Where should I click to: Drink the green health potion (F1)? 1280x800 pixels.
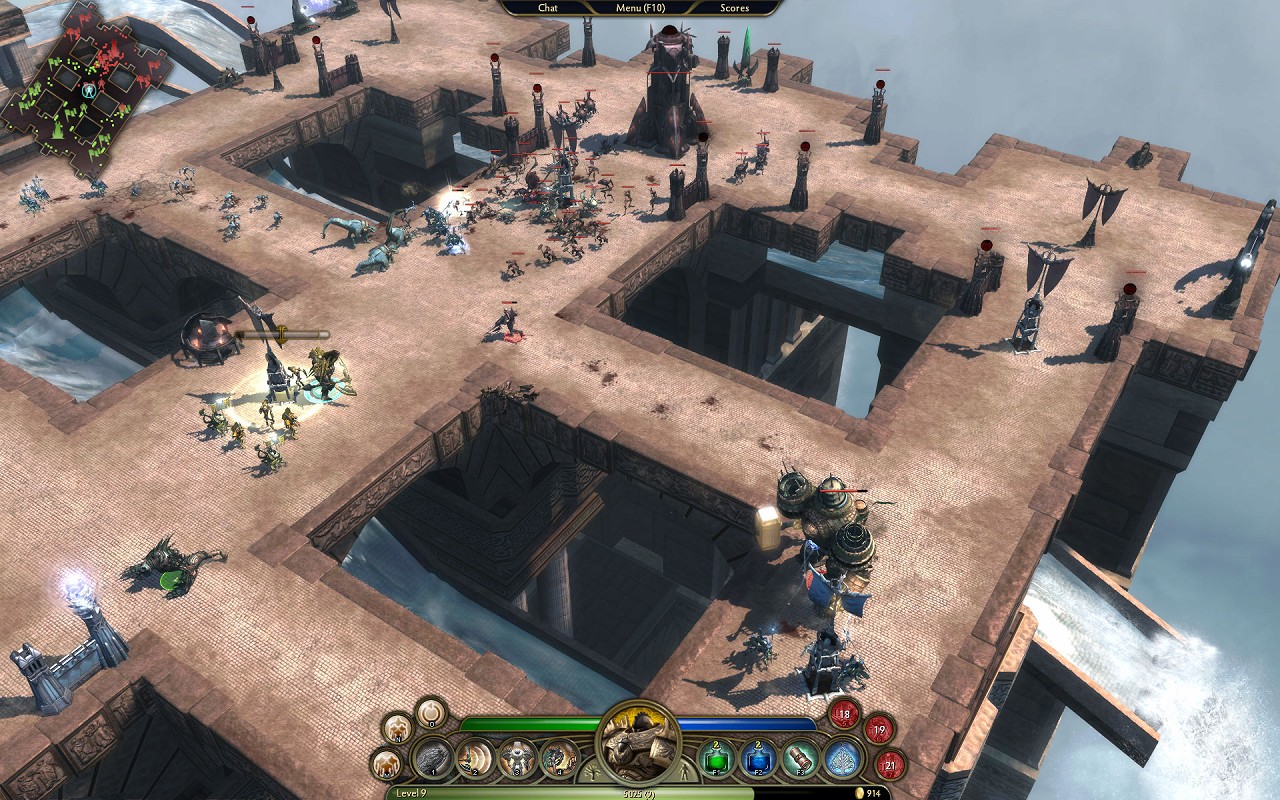click(717, 758)
